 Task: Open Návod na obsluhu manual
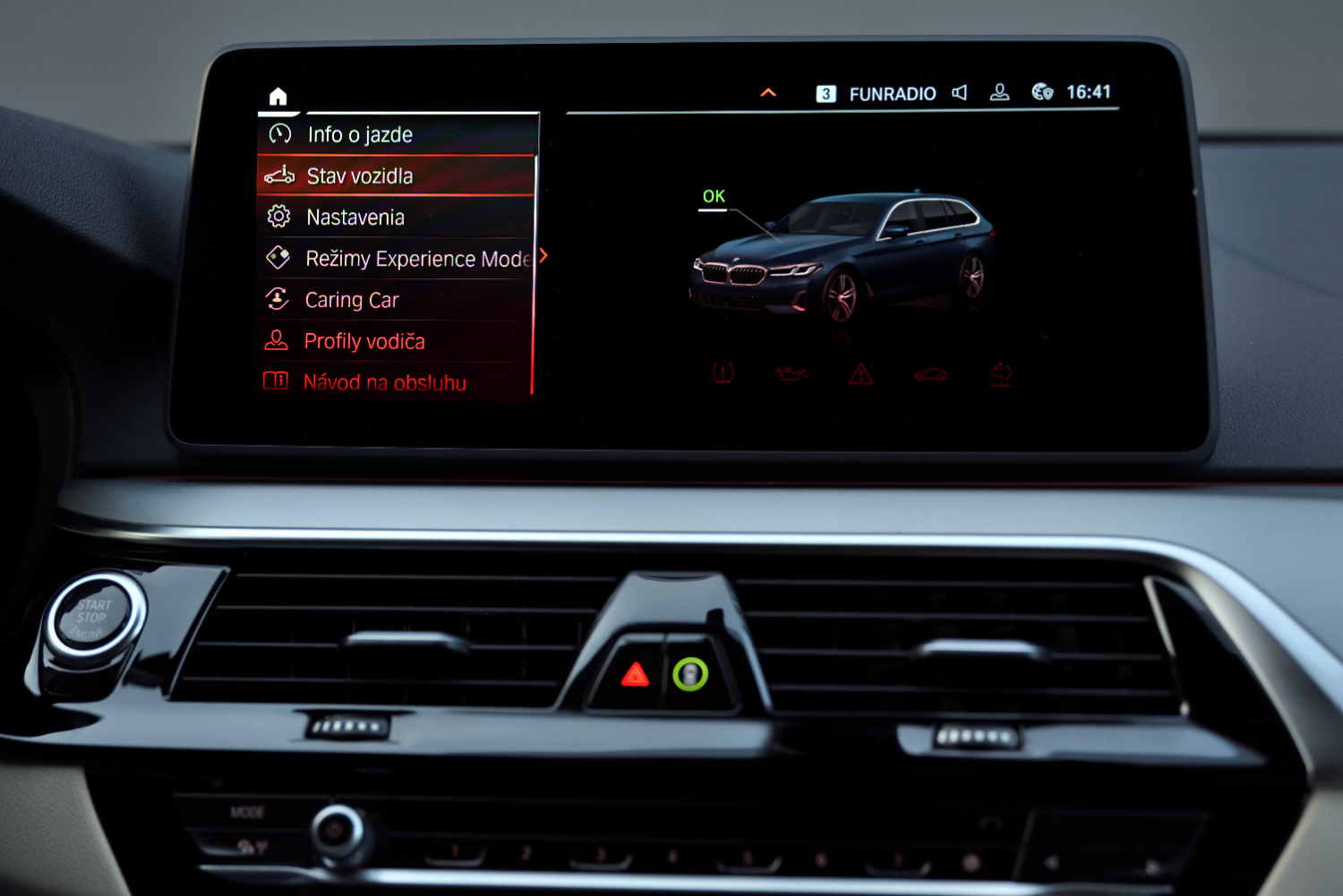coord(384,382)
